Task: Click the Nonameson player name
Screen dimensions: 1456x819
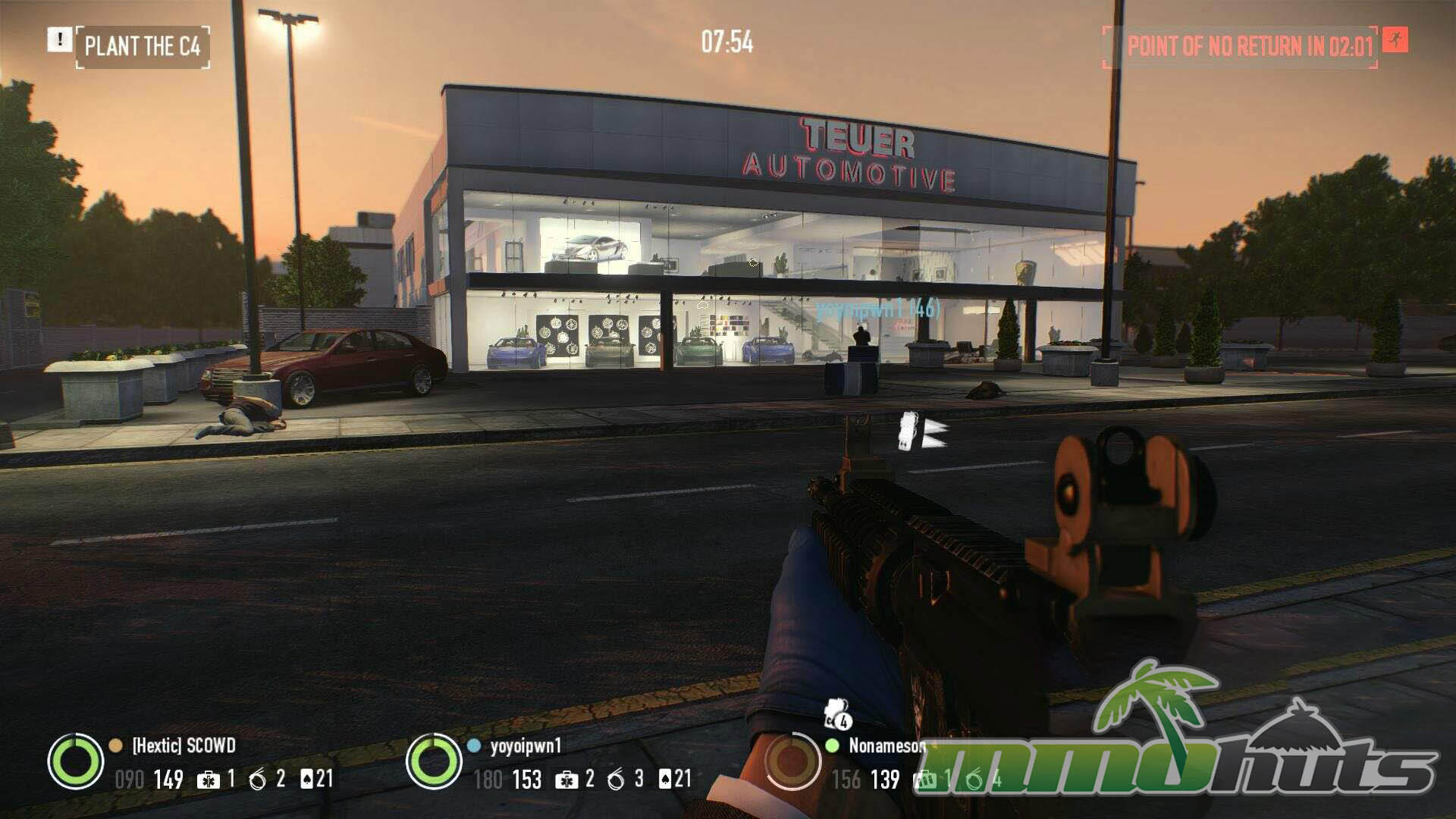Action: (886, 745)
